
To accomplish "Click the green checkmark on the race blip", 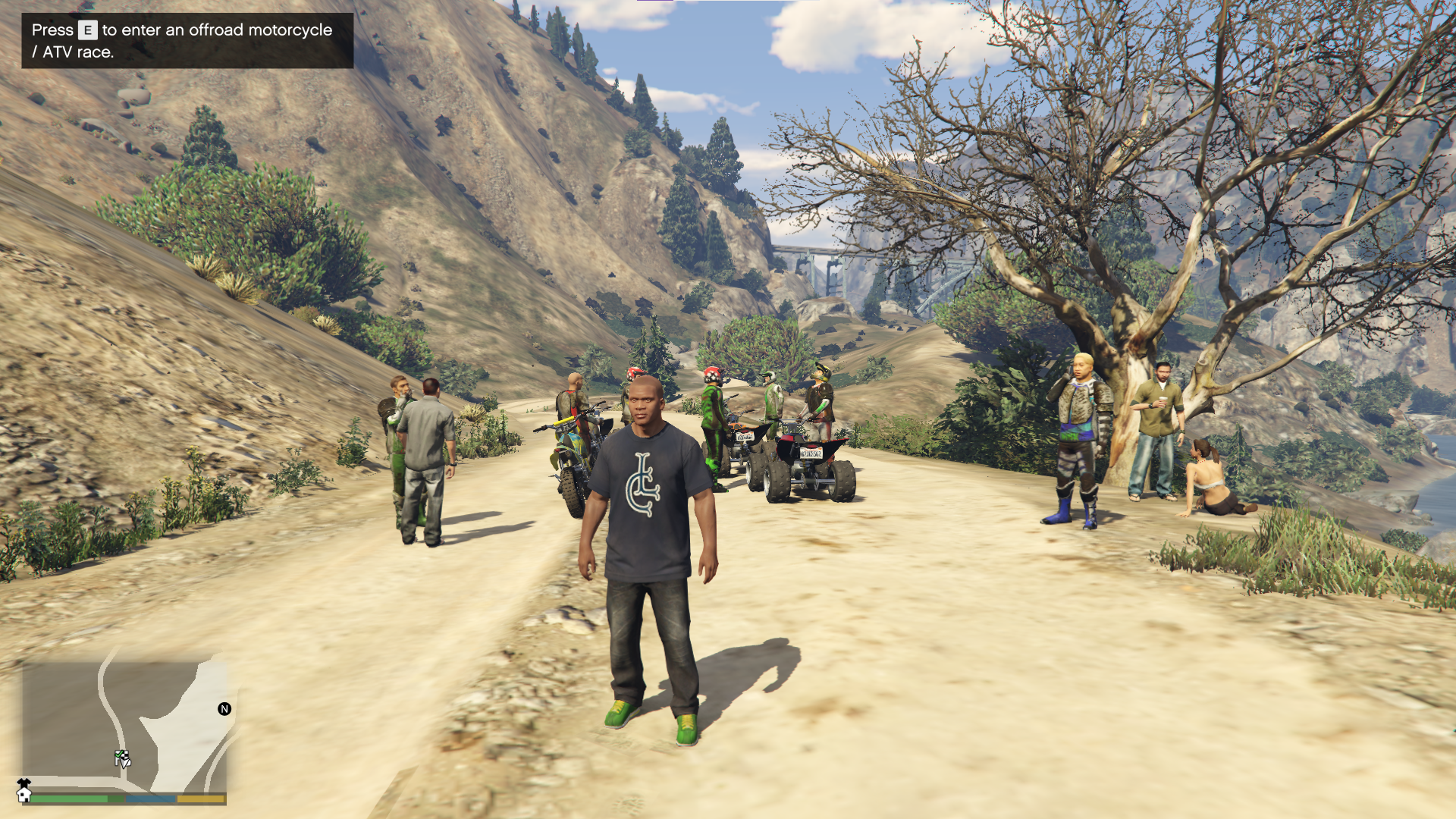I will 118,753.
